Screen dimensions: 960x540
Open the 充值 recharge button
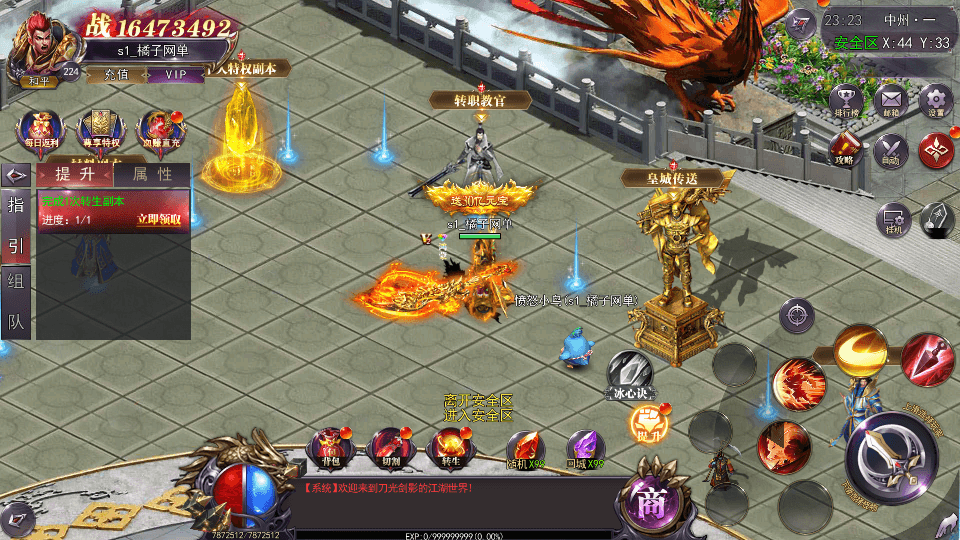pos(116,74)
